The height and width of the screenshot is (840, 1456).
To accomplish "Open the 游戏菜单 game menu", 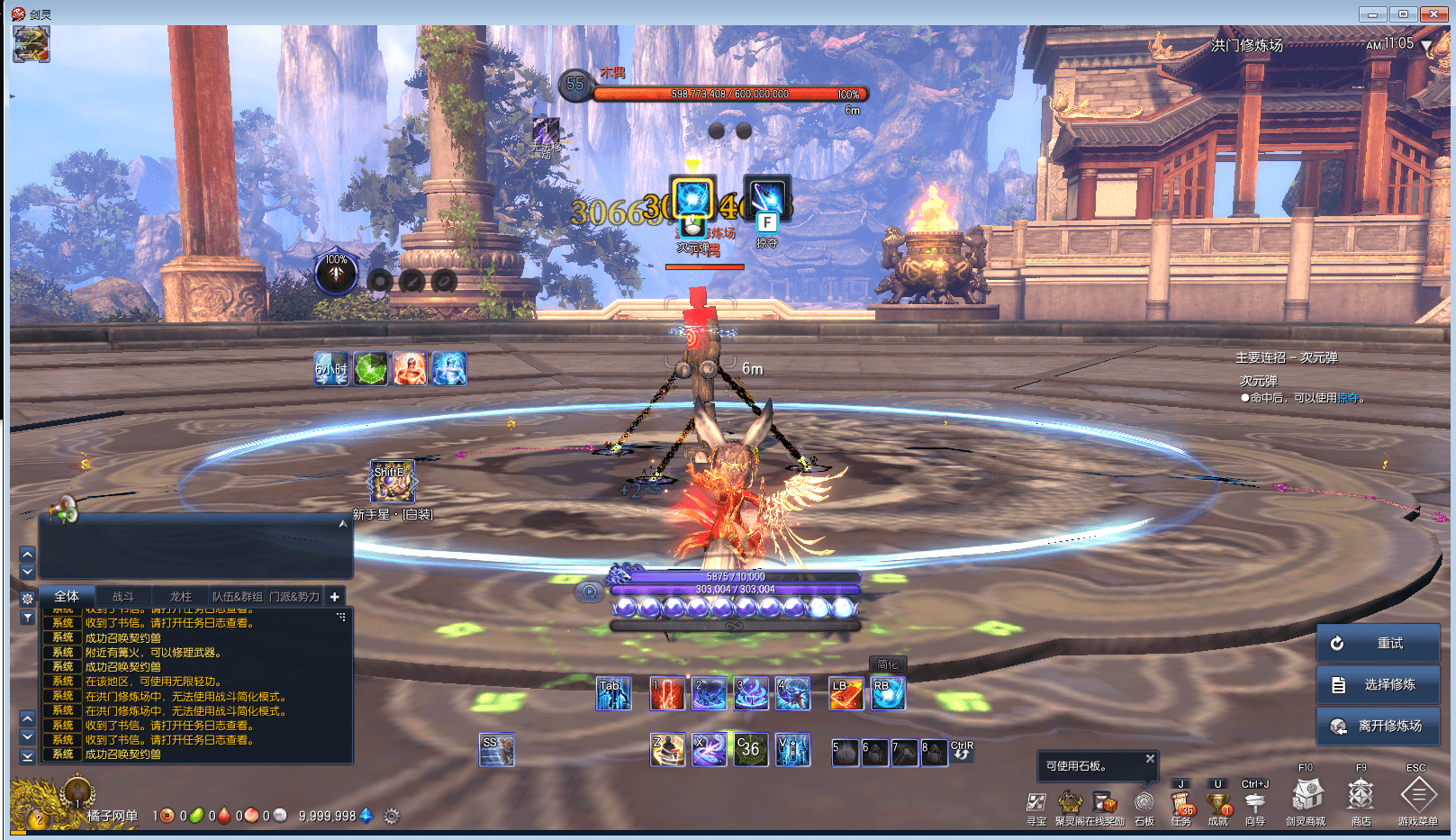I will (x=1417, y=798).
